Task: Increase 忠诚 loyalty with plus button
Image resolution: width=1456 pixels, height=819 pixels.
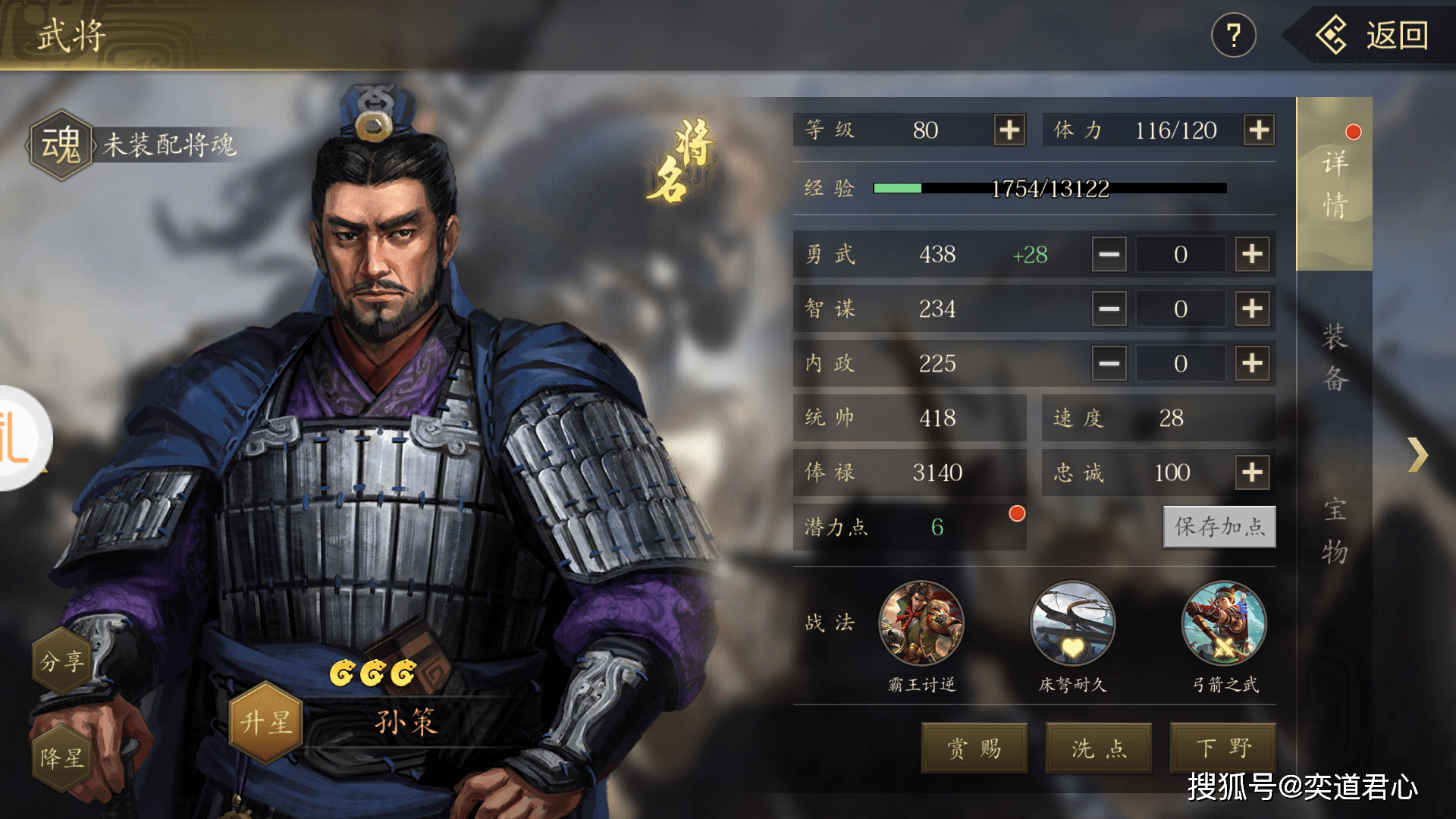Action: click(x=1252, y=472)
